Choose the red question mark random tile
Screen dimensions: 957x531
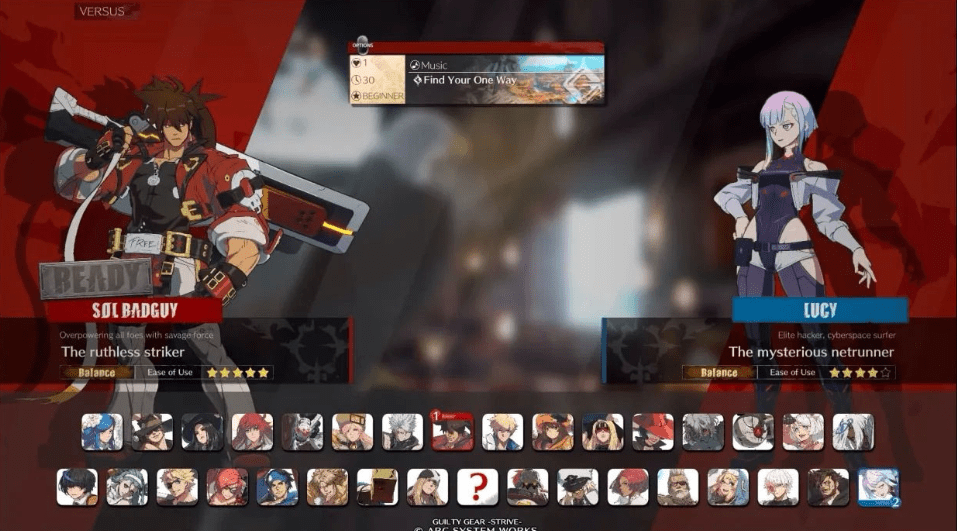(477, 487)
